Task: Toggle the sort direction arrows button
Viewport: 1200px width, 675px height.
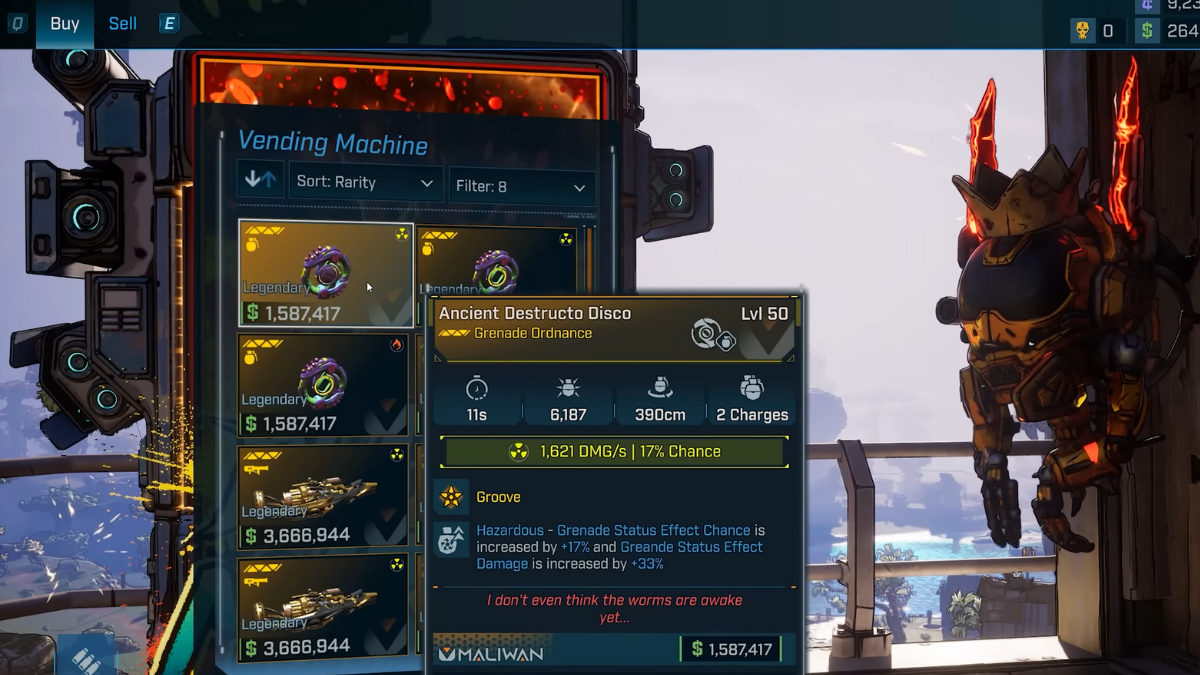Action: tap(260, 181)
